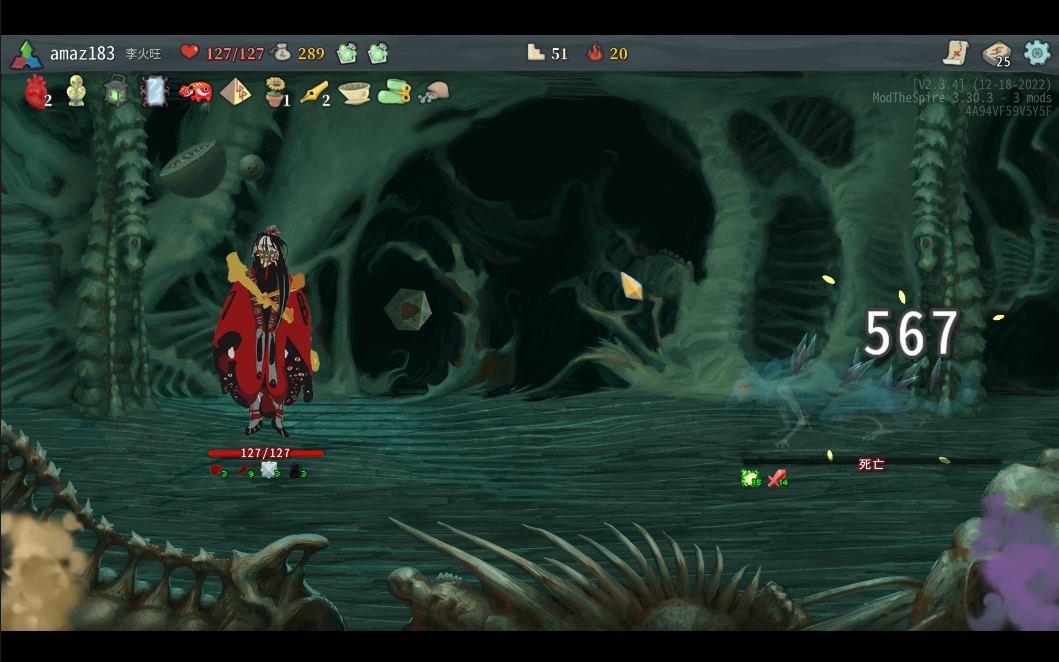Viewport: 1059px width, 662px height.
Task: Select the Runic Pyramid relic
Action: click(x=236, y=92)
